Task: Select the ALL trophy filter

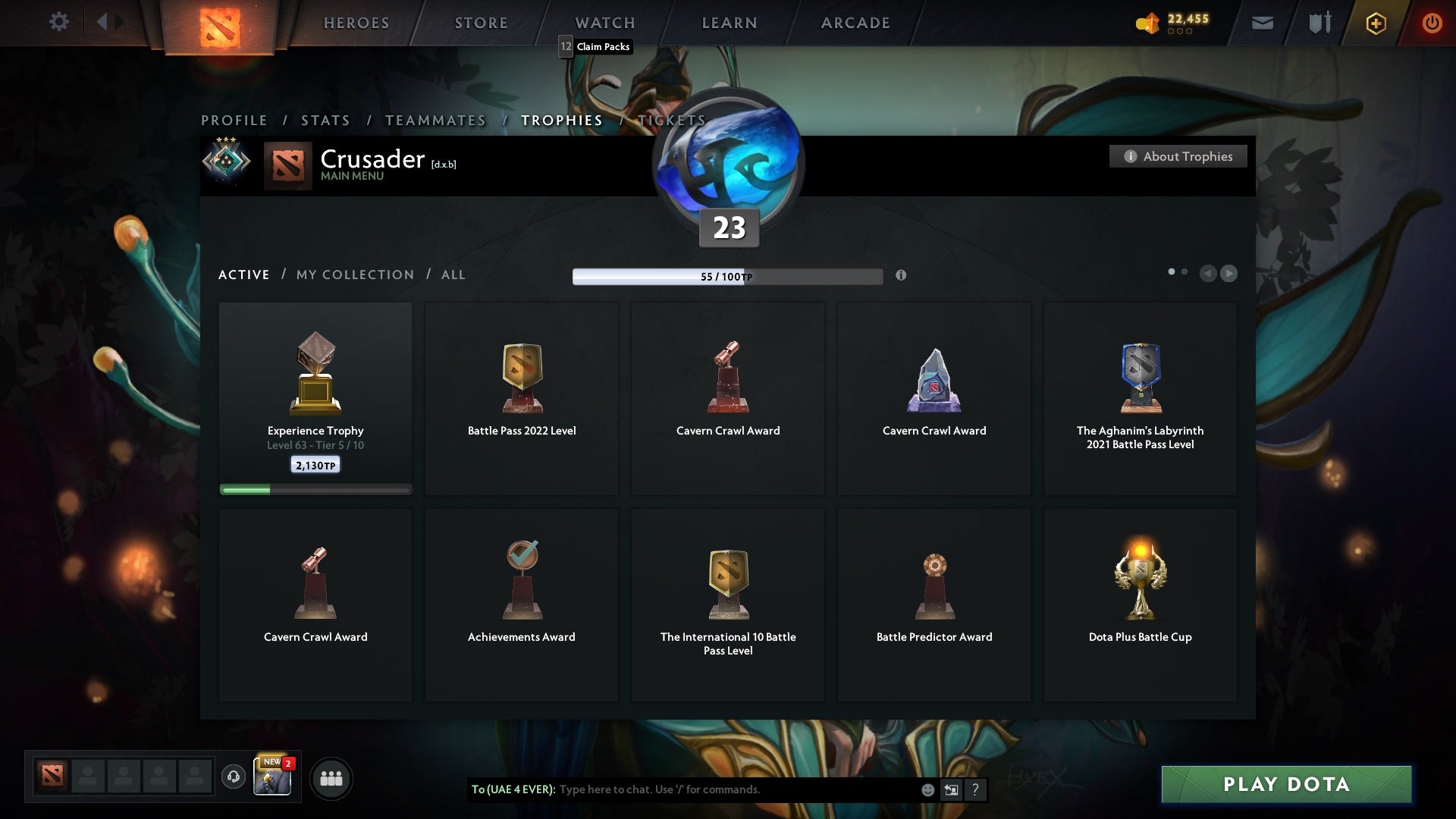Action: (x=453, y=275)
